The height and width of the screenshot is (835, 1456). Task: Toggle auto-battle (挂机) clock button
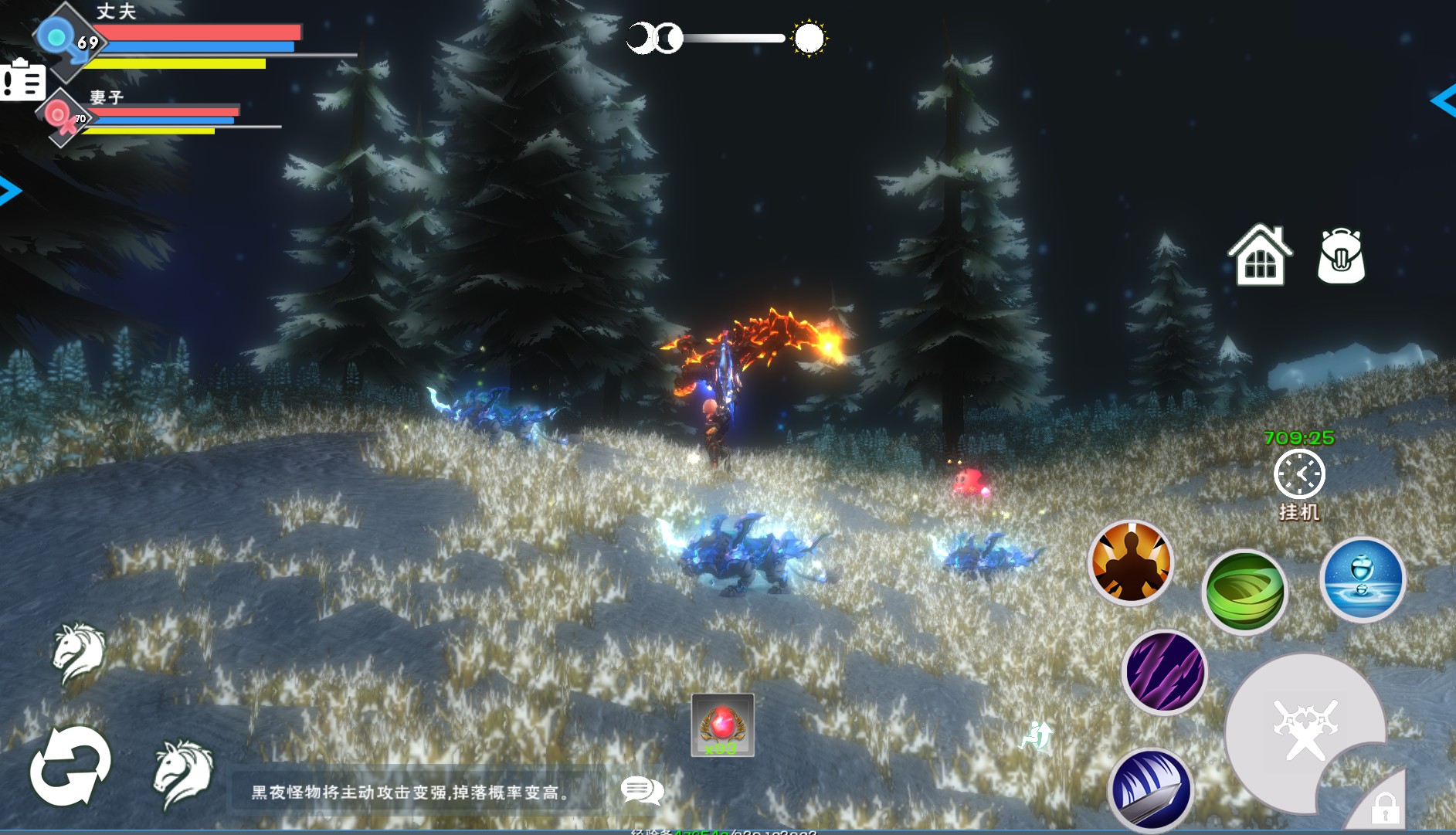[1299, 474]
